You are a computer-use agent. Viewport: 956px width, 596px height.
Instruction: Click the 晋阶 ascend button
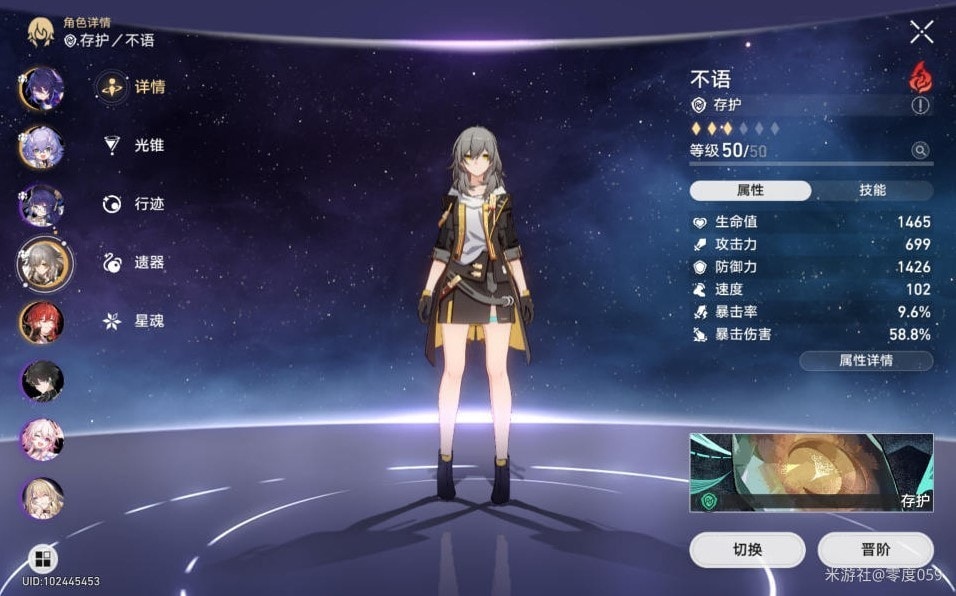(875, 550)
